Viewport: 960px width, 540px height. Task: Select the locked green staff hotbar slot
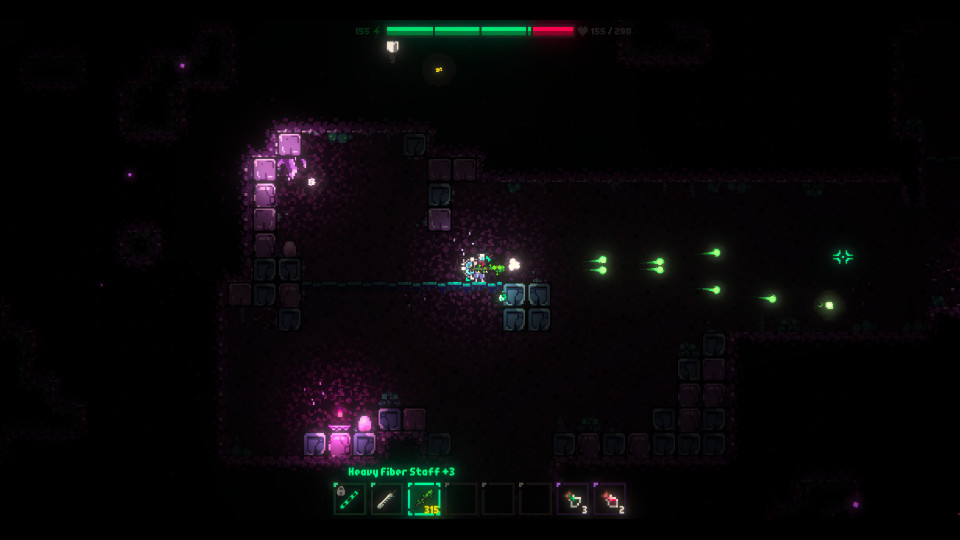[350, 498]
